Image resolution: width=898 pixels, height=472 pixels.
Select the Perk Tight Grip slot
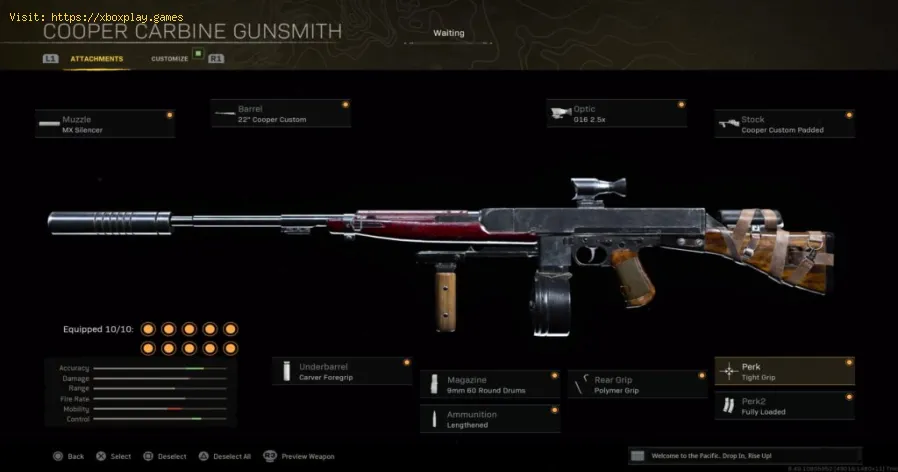784,371
